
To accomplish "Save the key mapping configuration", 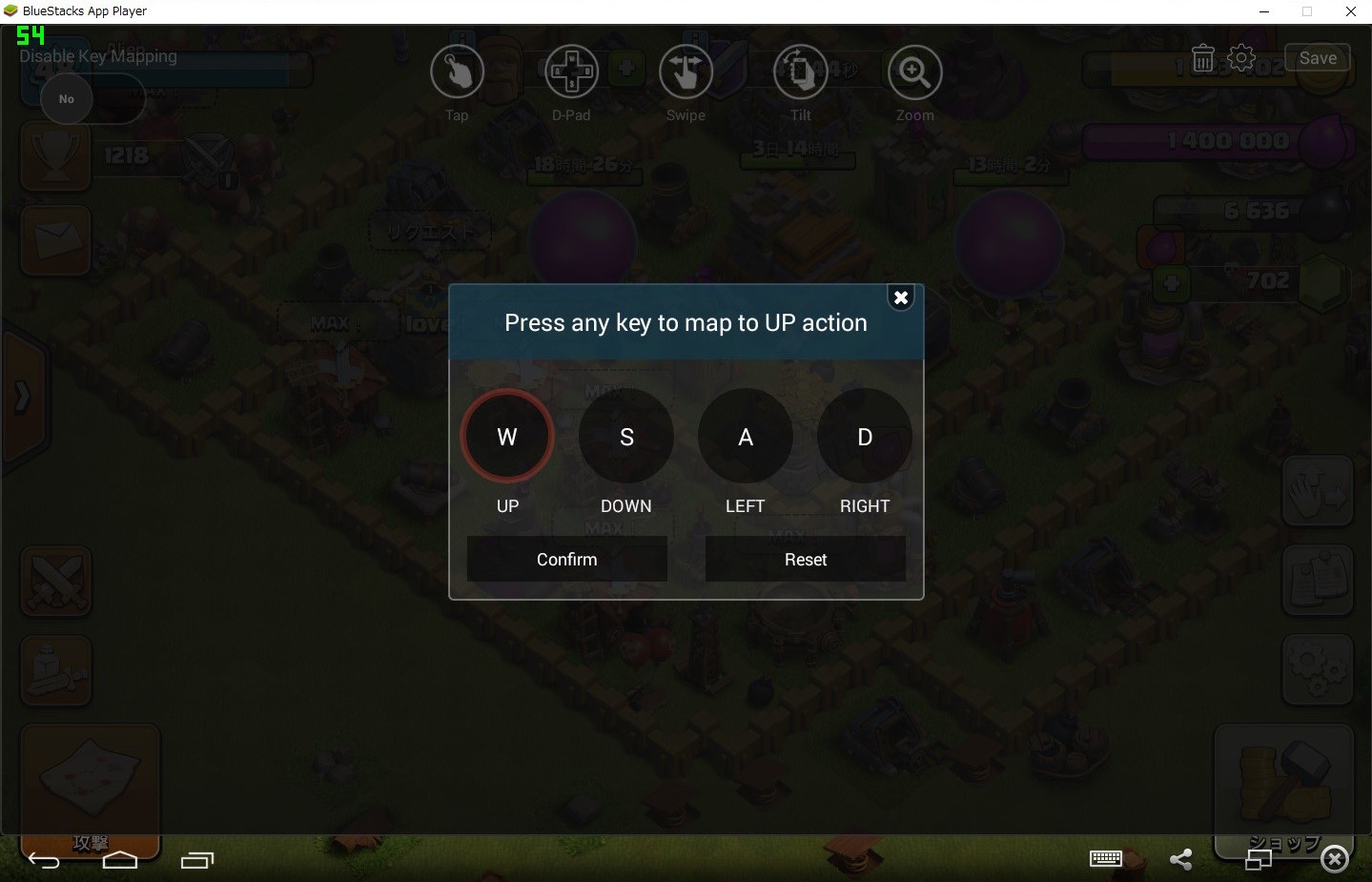I will pos(1317,58).
